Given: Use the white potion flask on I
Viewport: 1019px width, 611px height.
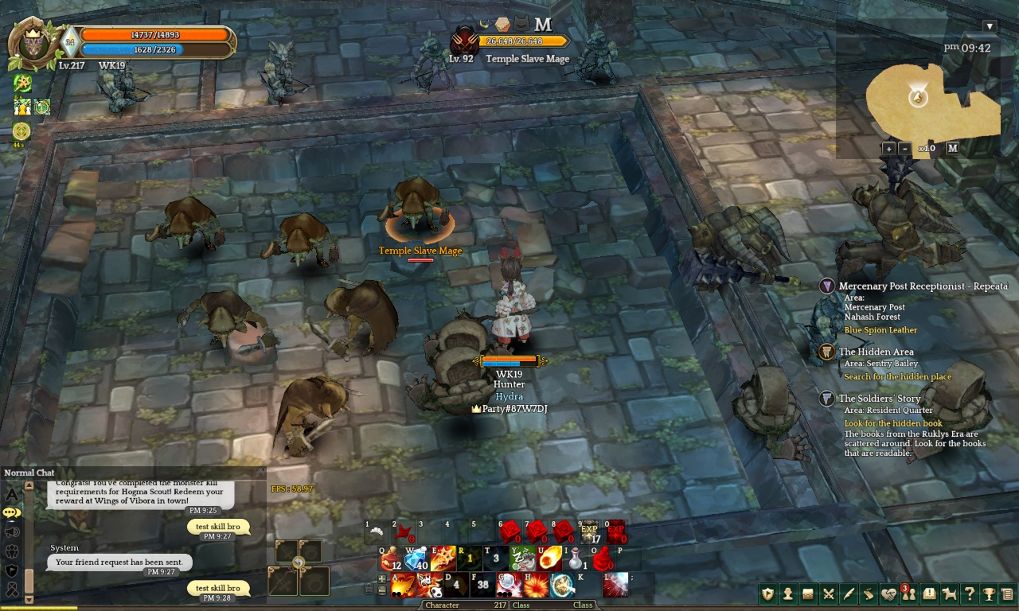Looking at the screenshot, I should click(x=577, y=560).
